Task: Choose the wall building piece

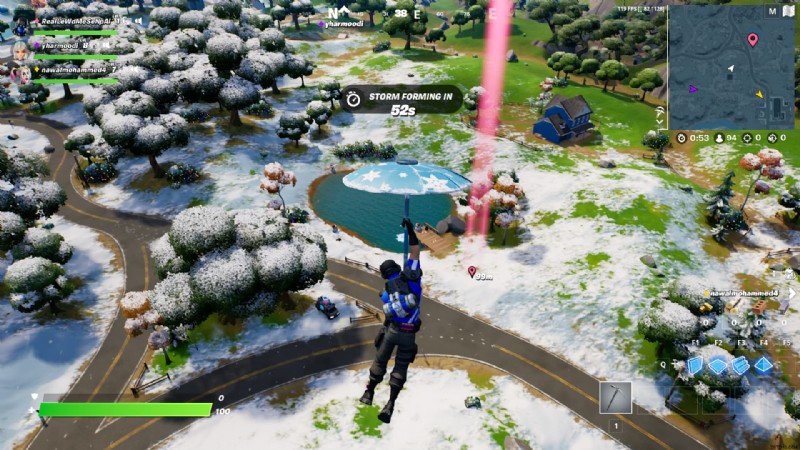Action: (x=694, y=366)
